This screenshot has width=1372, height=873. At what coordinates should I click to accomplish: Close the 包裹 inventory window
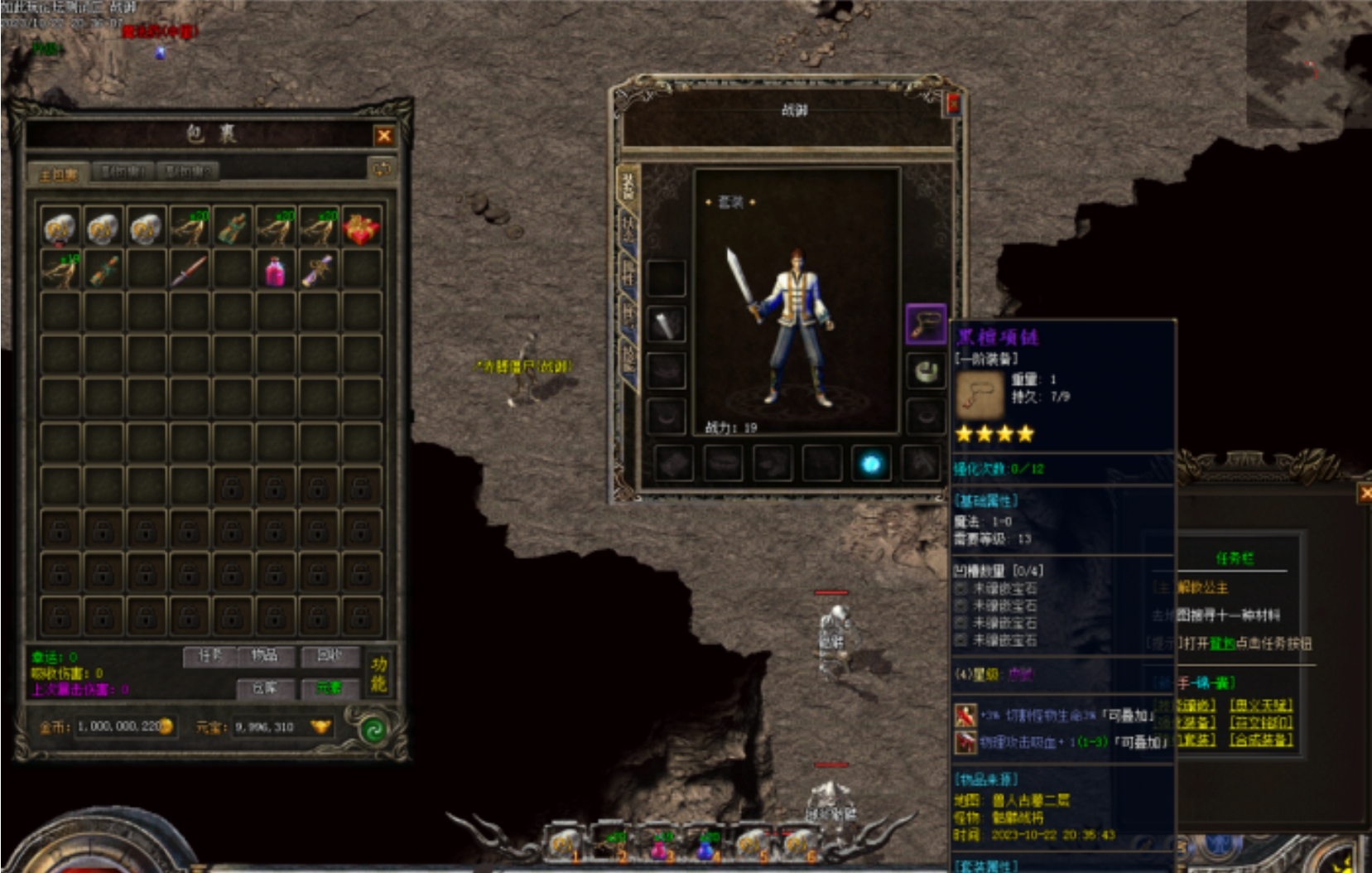tap(383, 136)
